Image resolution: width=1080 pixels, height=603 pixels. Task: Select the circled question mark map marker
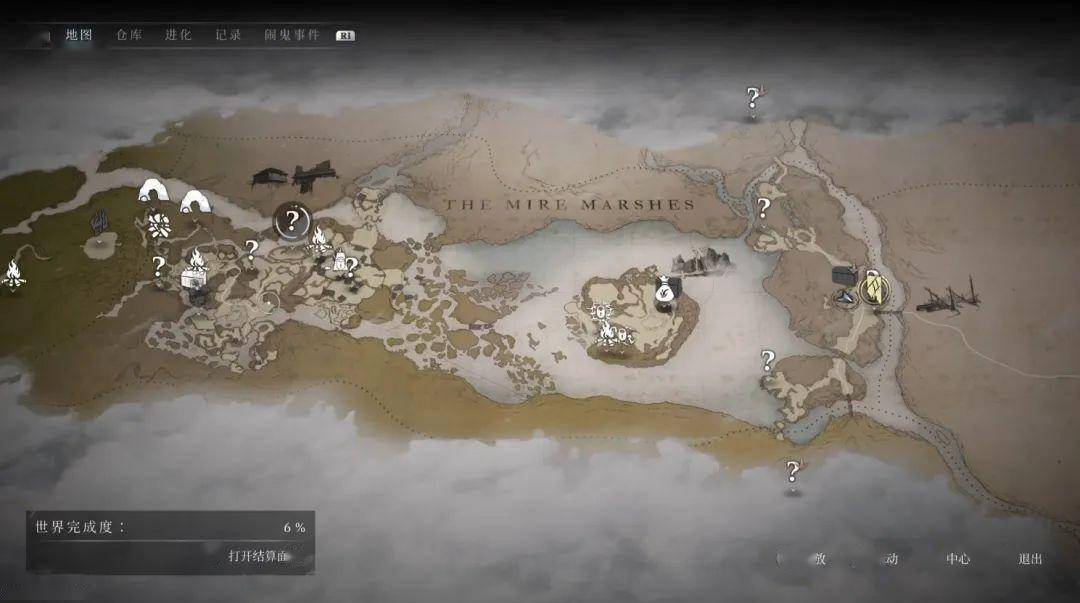[292, 221]
